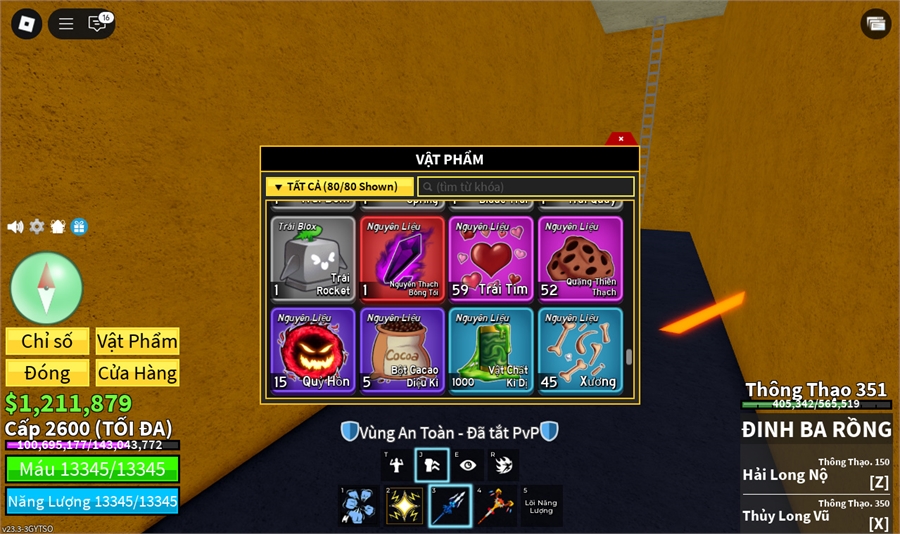Activate the eye ability icon
Screen dimensions: 900x534
(467, 464)
